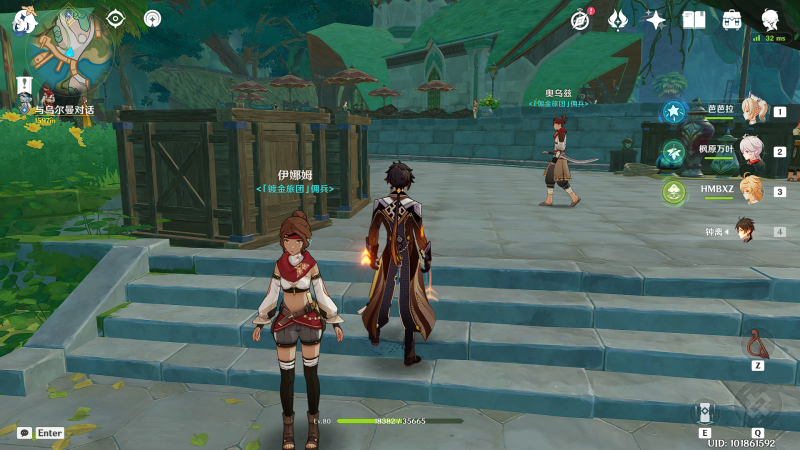The width and height of the screenshot is (800, 450).
Task: Open the adventurer handbook book icon
Action: [x=694, y=19]
